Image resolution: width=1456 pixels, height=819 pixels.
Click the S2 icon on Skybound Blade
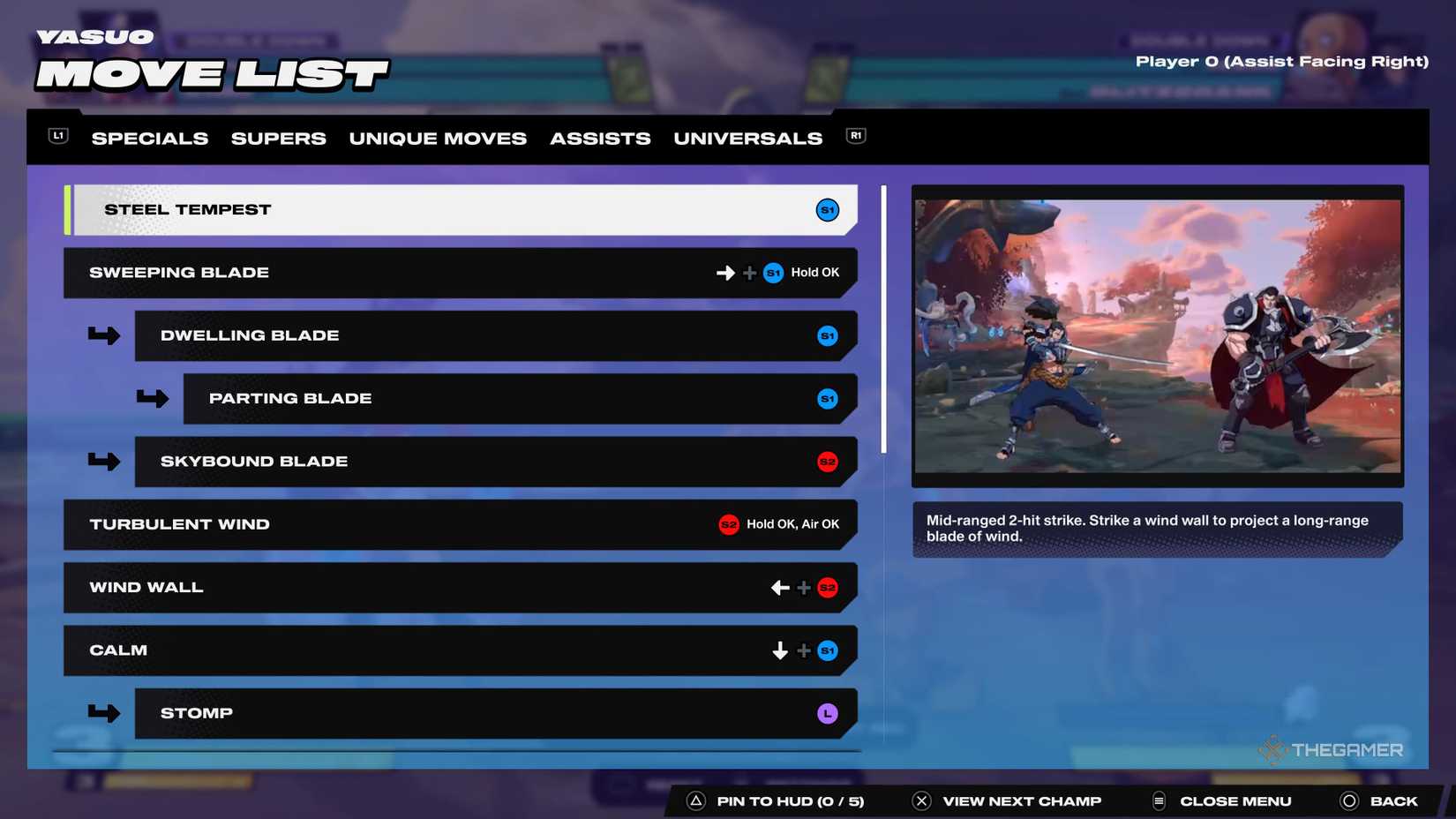point(828,462)
